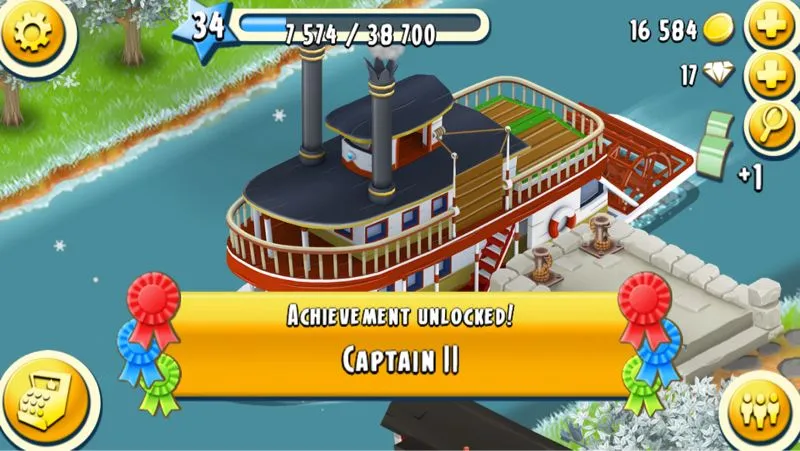Tap the magnifying glass search button
Viewport: 800px width, 451px height.
(771, 125)
